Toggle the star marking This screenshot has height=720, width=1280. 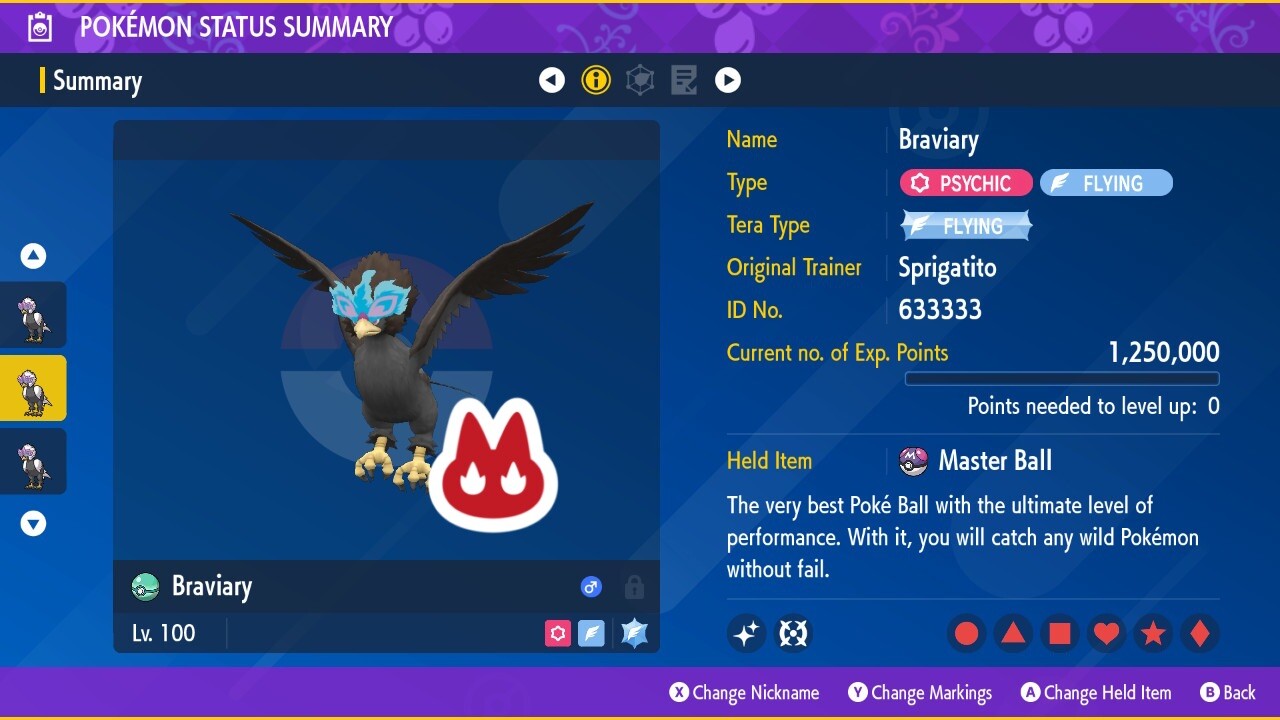[1153, 633]
